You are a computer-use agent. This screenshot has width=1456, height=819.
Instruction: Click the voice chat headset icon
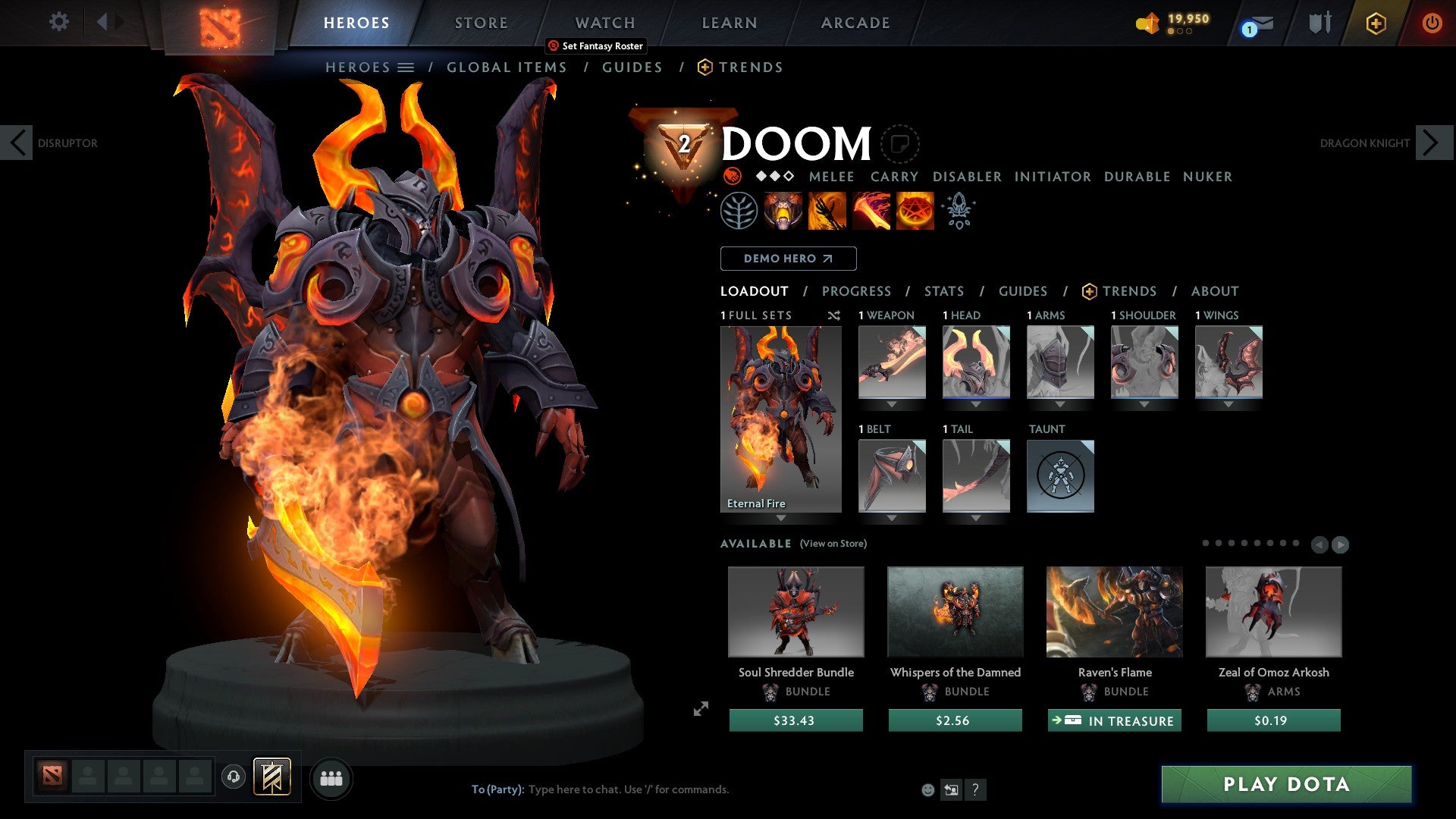(x=233, y=777)
